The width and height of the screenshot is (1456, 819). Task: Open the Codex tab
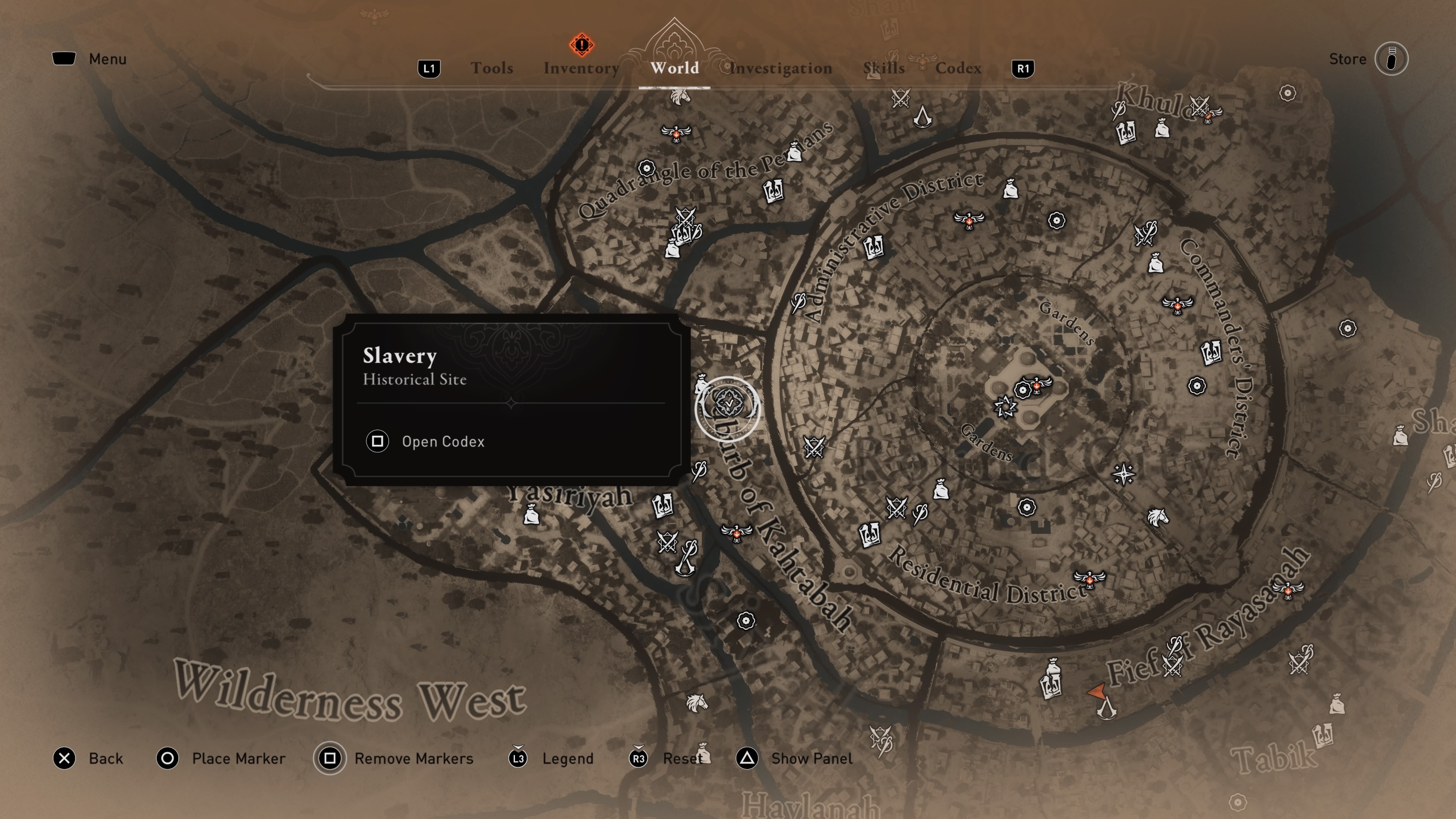(958, 68)
